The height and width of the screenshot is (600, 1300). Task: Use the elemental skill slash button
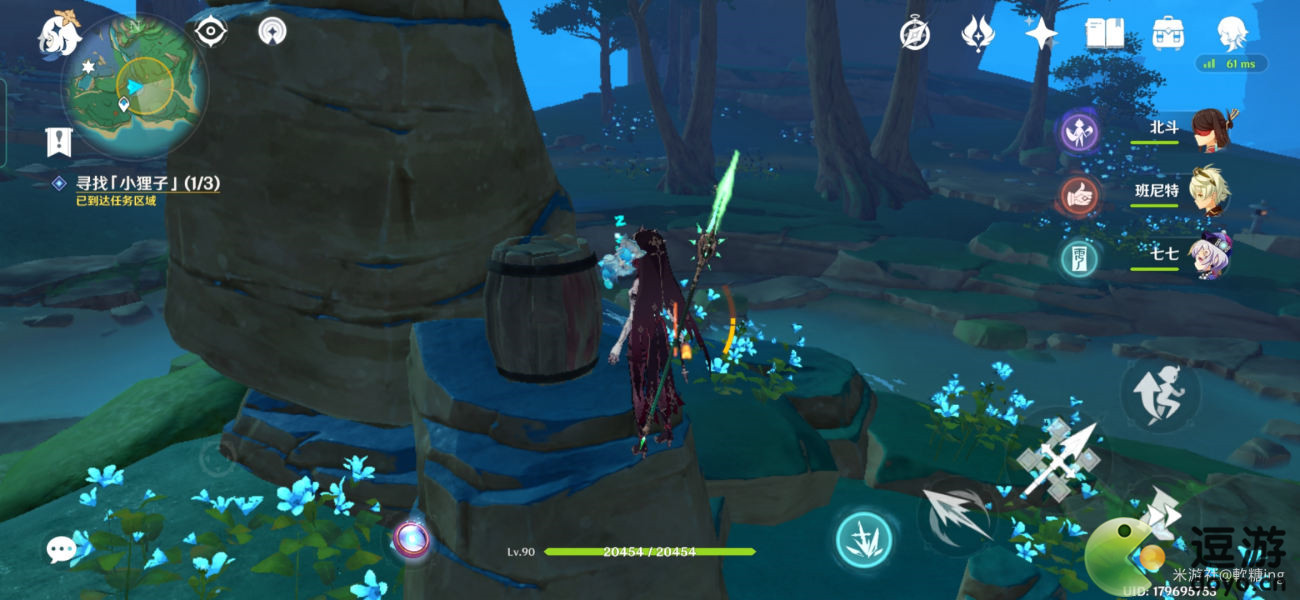957,517
